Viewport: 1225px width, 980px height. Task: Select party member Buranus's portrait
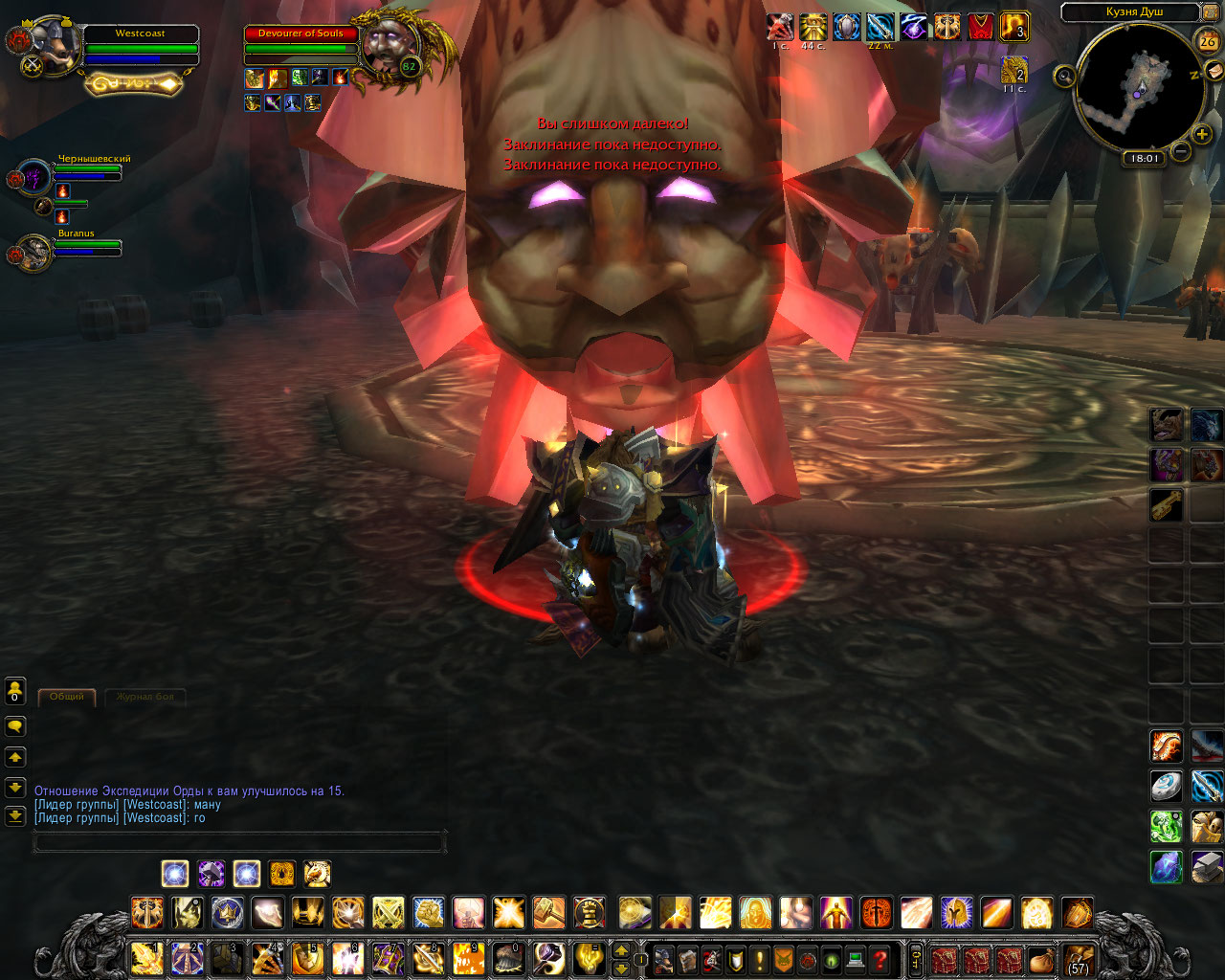tap(34, 253)
